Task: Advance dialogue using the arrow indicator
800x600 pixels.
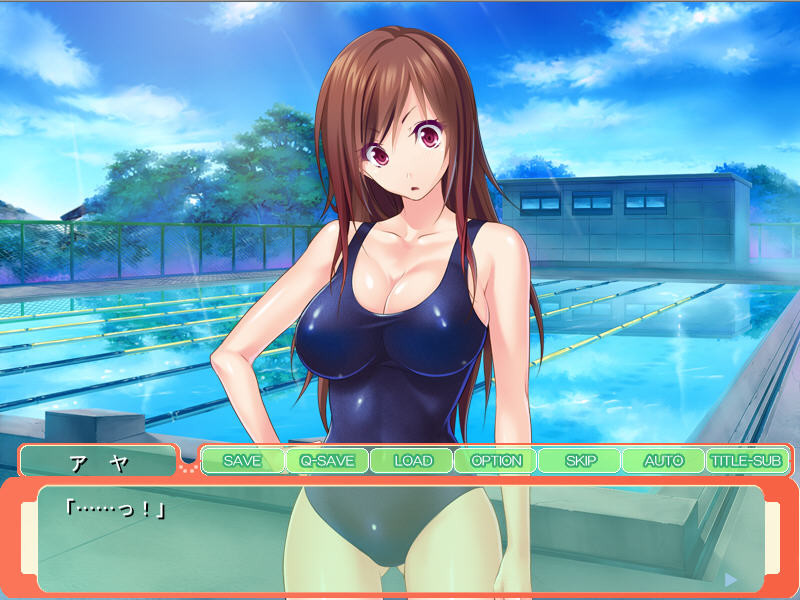Action: tap(730, 578)
